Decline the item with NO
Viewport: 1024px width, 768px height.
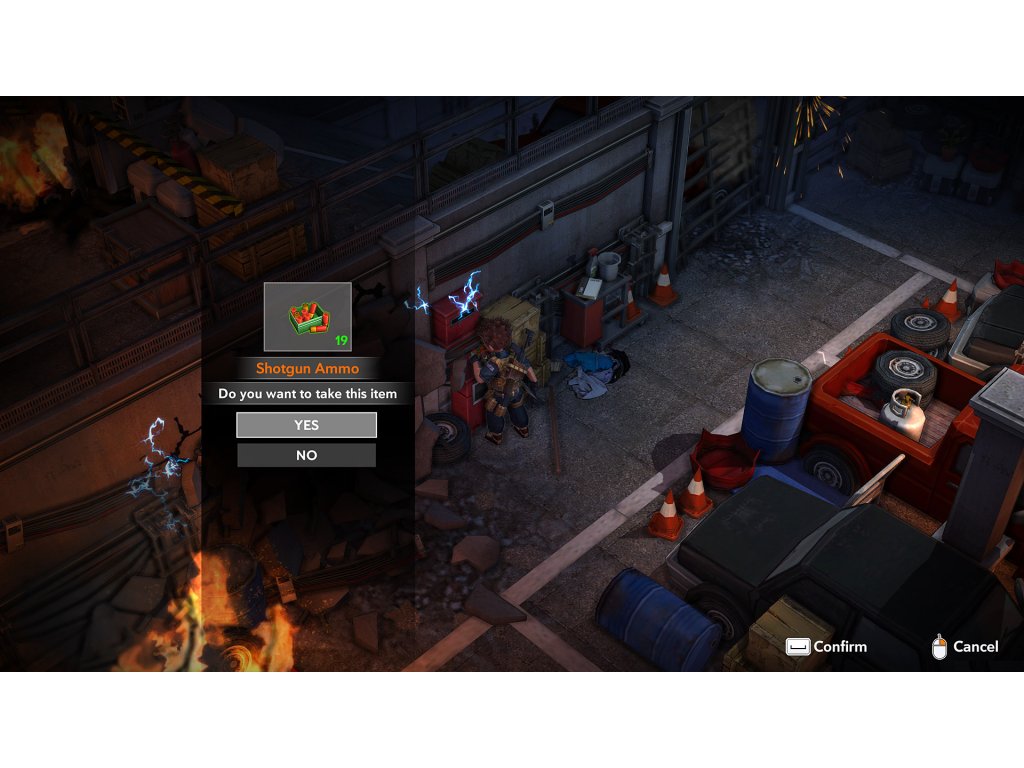(306, 455)
